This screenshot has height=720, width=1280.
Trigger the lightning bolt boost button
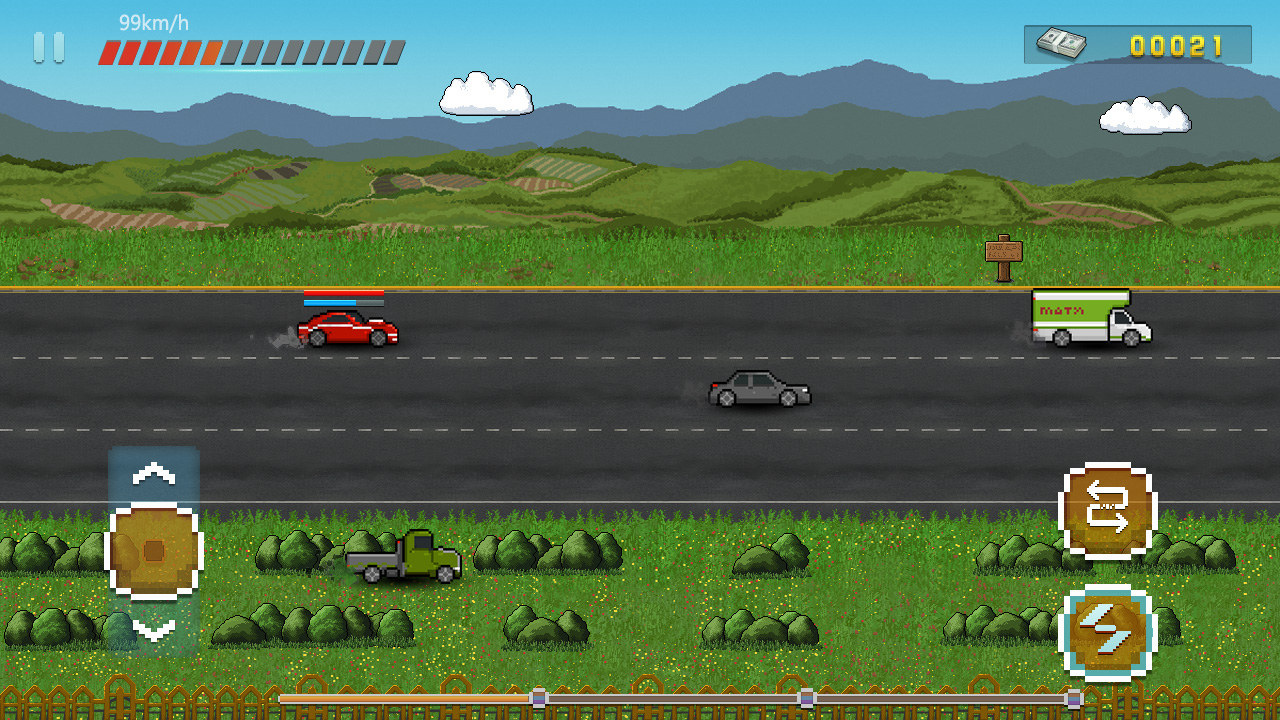click(1108, 632)
